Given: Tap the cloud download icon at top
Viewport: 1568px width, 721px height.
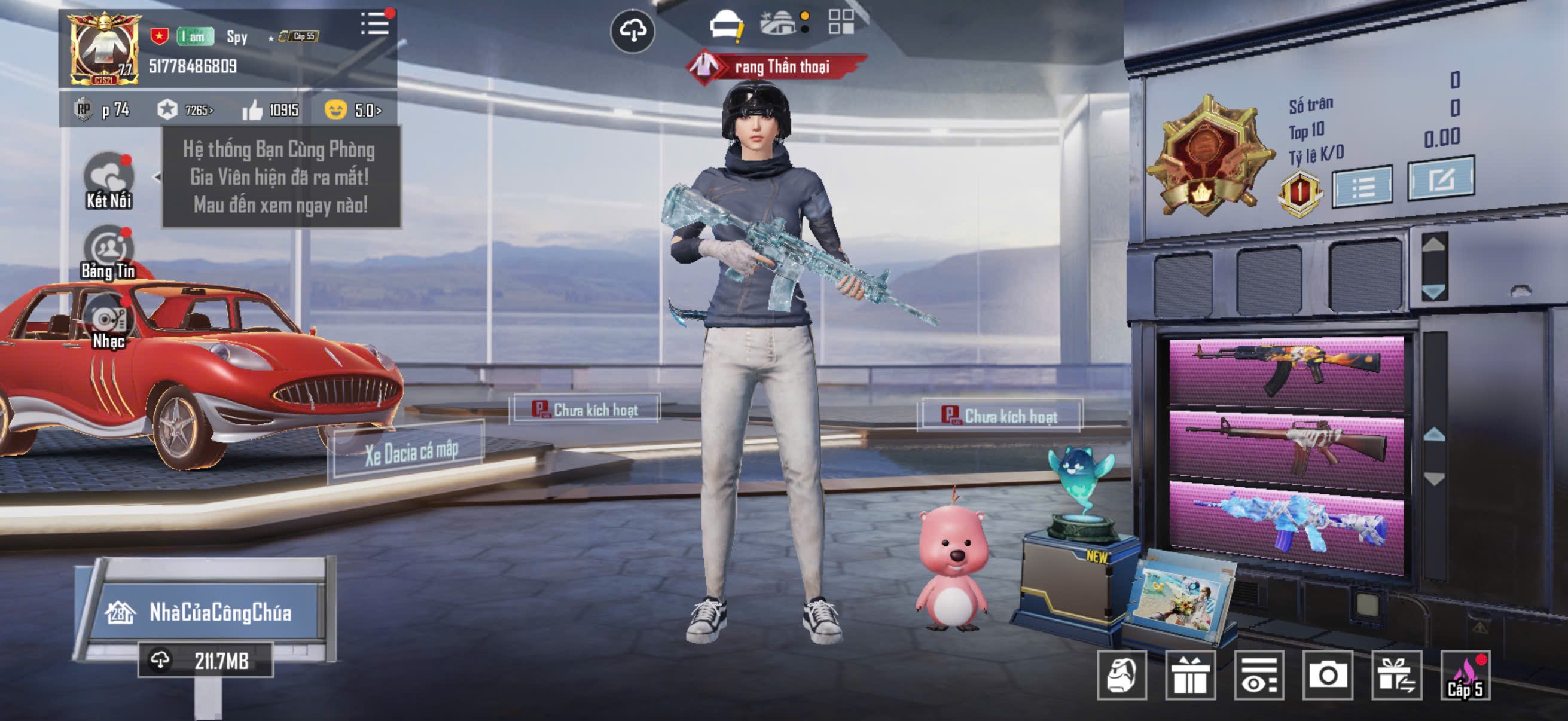Looking at the screenshot, I should (x=633, y=31).
